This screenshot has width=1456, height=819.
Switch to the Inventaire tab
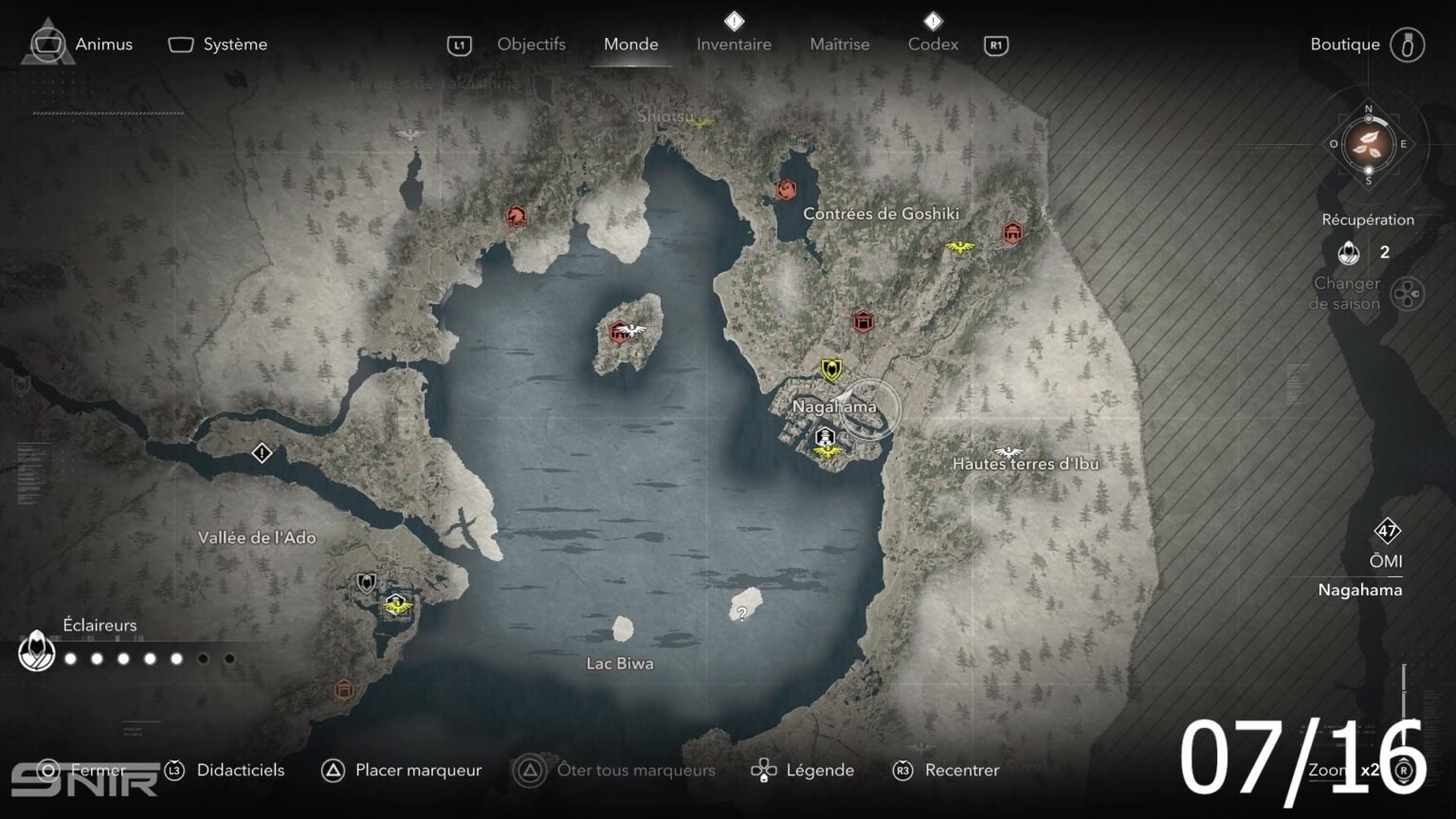click(x=734, y=44)
